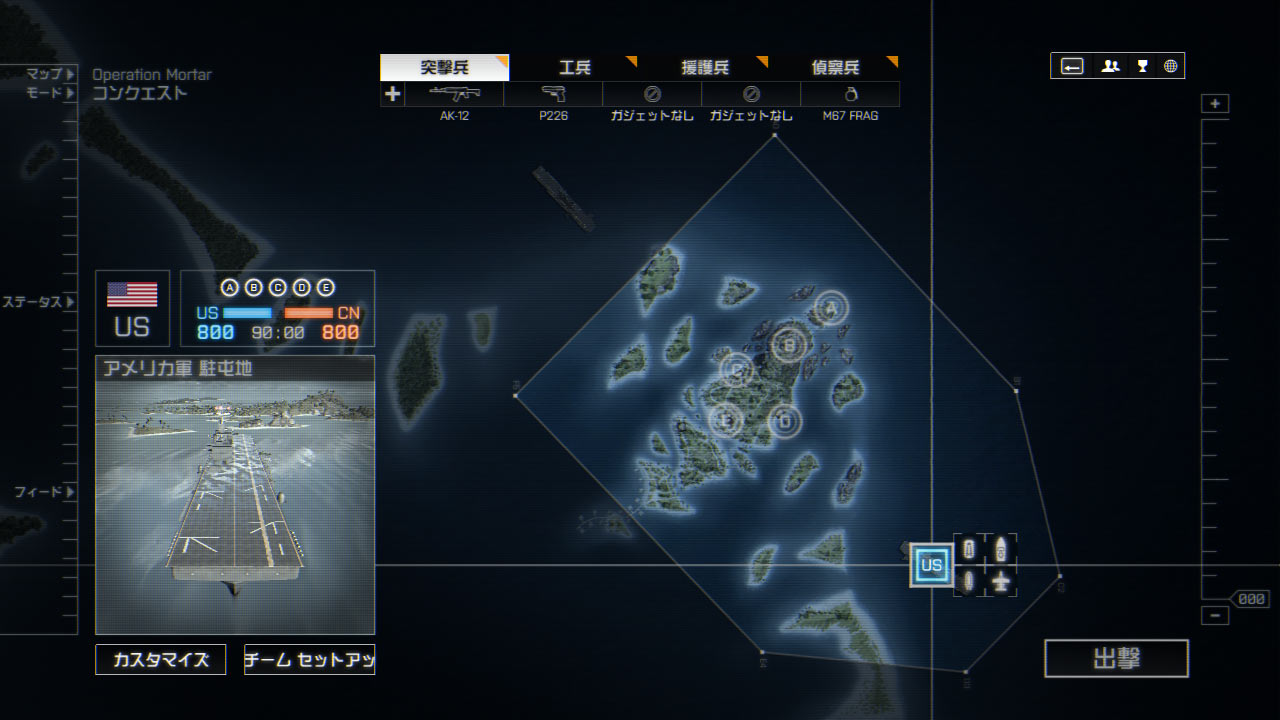Zoom out the map with the minus button
1280x720 pixels.
(1215, 616)
